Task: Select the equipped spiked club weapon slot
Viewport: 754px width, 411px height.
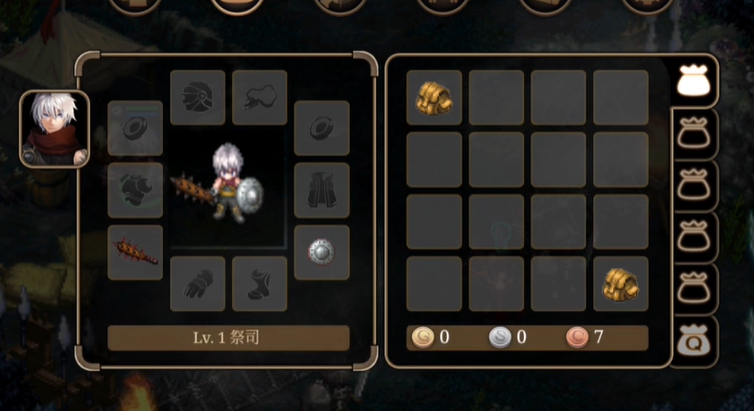Action: click(135, 252)
